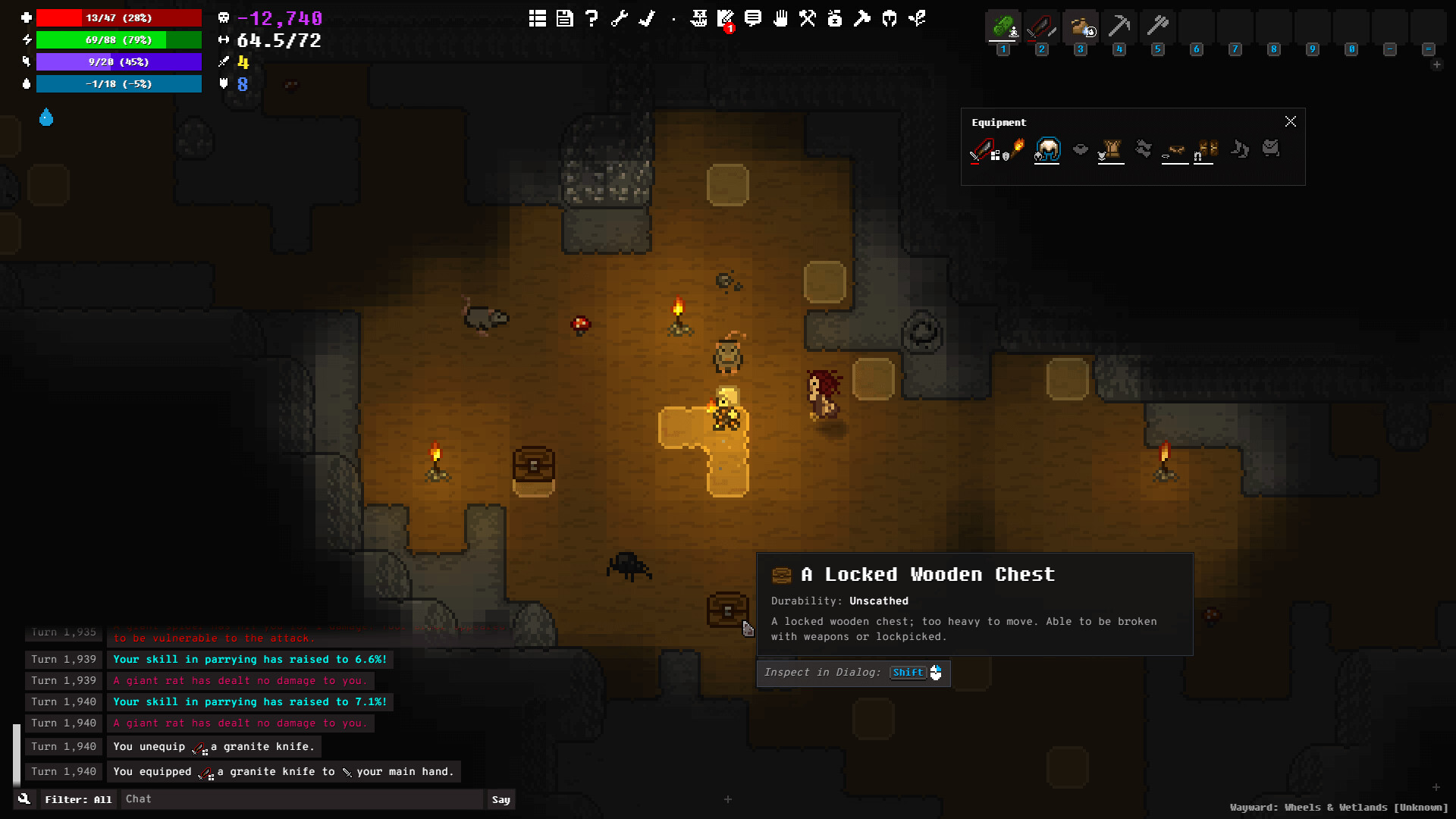Click the equipped torch in the off-hand slot
1456x819 pixels.
coord(1018,150)
